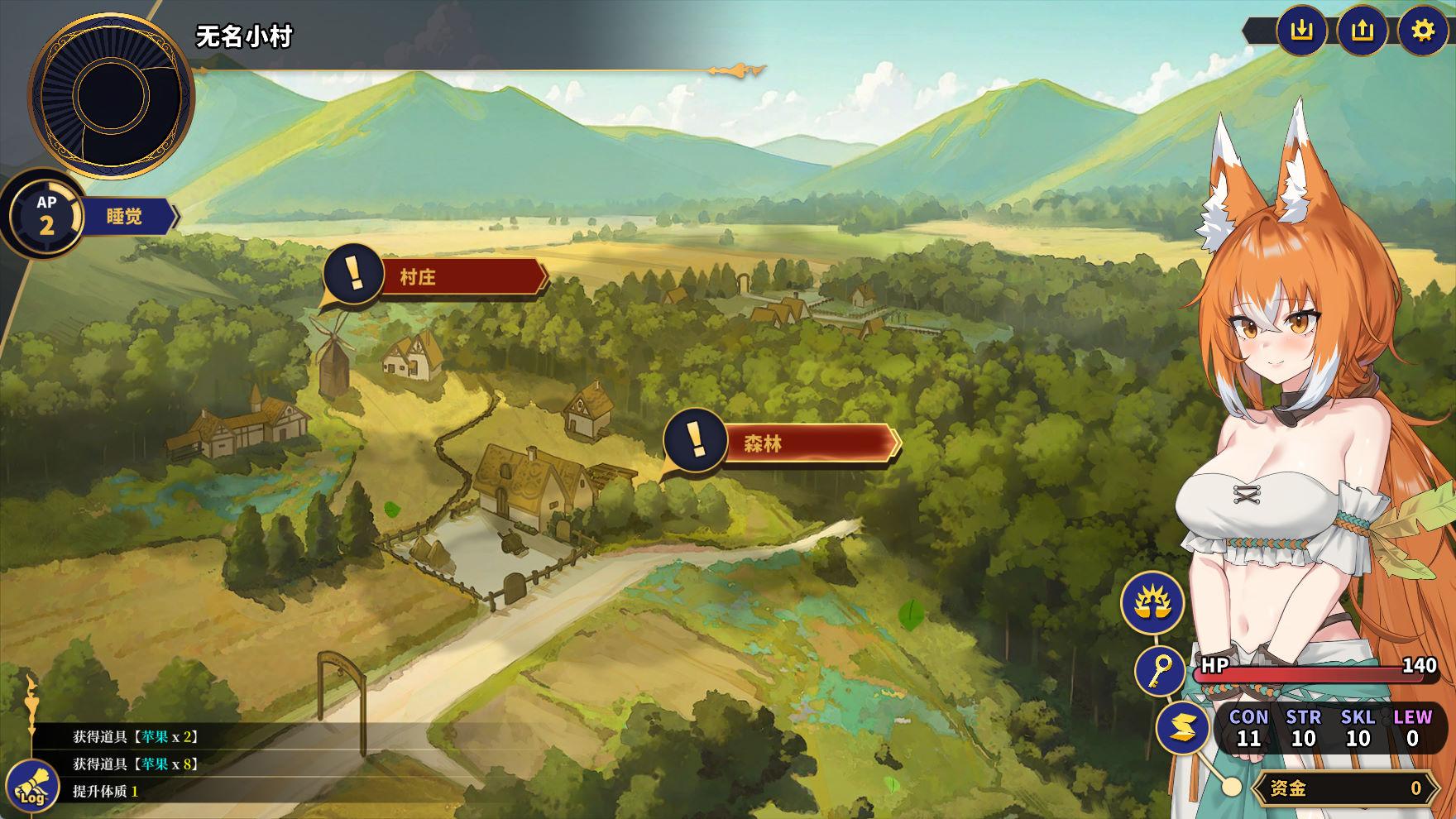Image resolution: width=1456 pixels, height=819 pixels.
Task: Click the 睡觉 sleep button
Action: tap(126, 217)
